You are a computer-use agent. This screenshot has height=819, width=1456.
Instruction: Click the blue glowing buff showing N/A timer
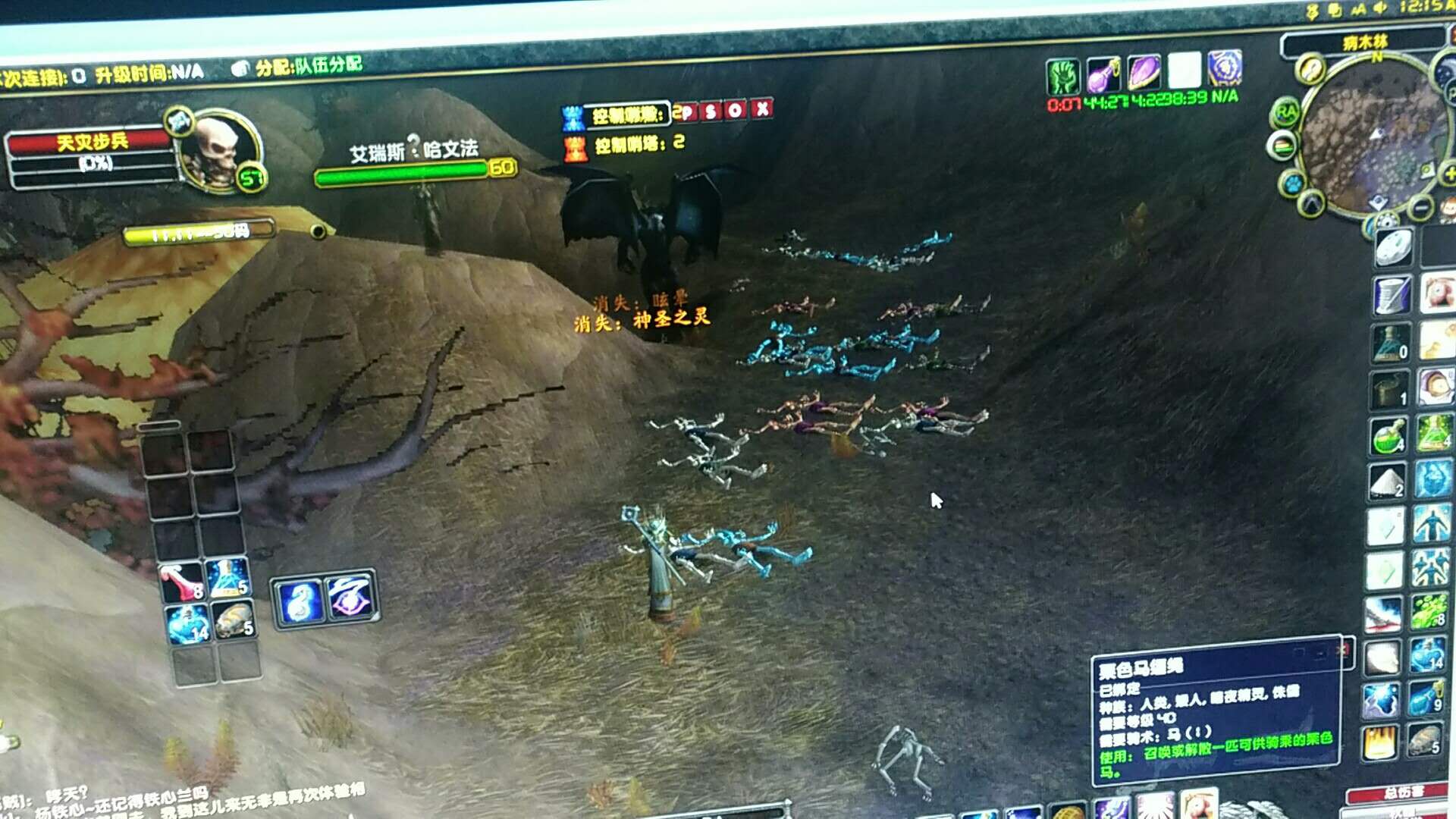pos(1225,72)
